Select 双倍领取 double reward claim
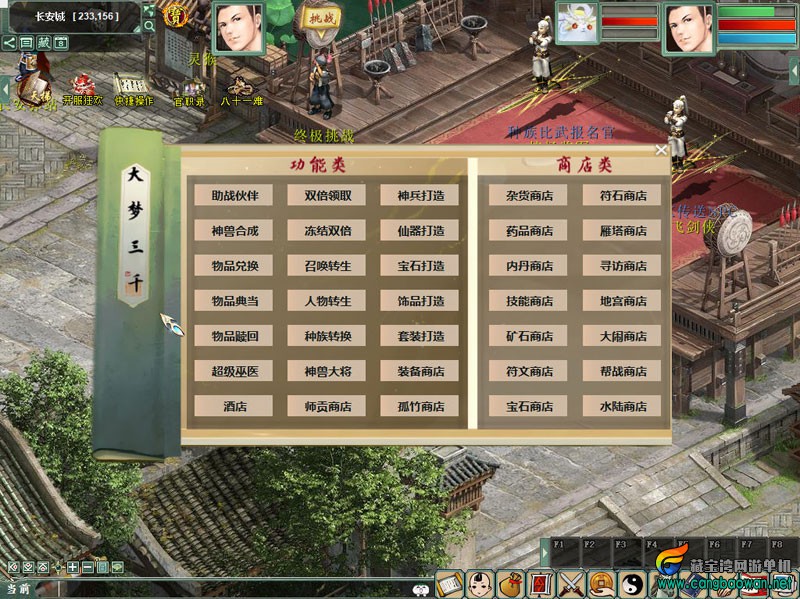Viewport: 800px width, 599px height. (x=328, y=196)
